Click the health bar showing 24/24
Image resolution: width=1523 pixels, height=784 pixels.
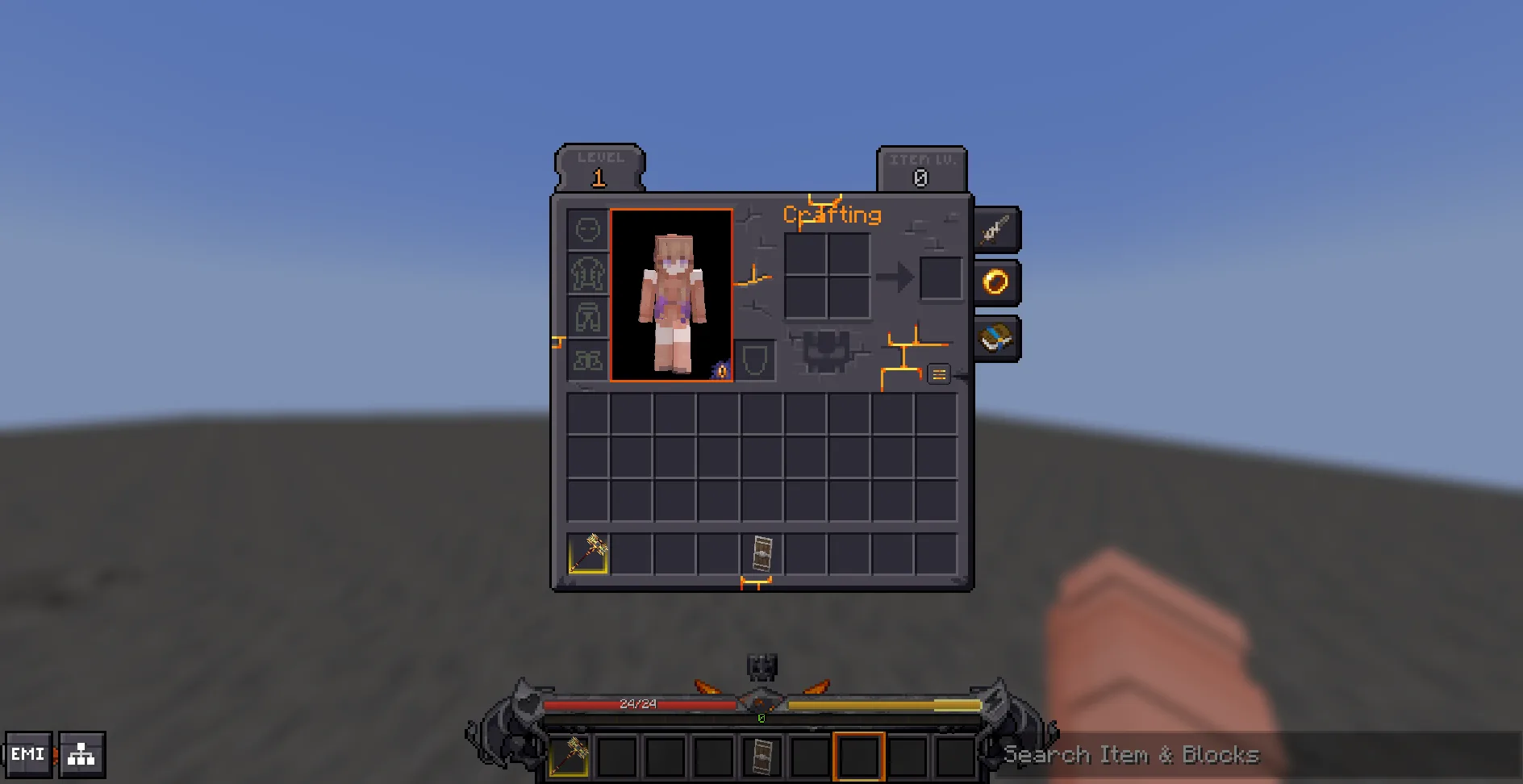(637, 703)
